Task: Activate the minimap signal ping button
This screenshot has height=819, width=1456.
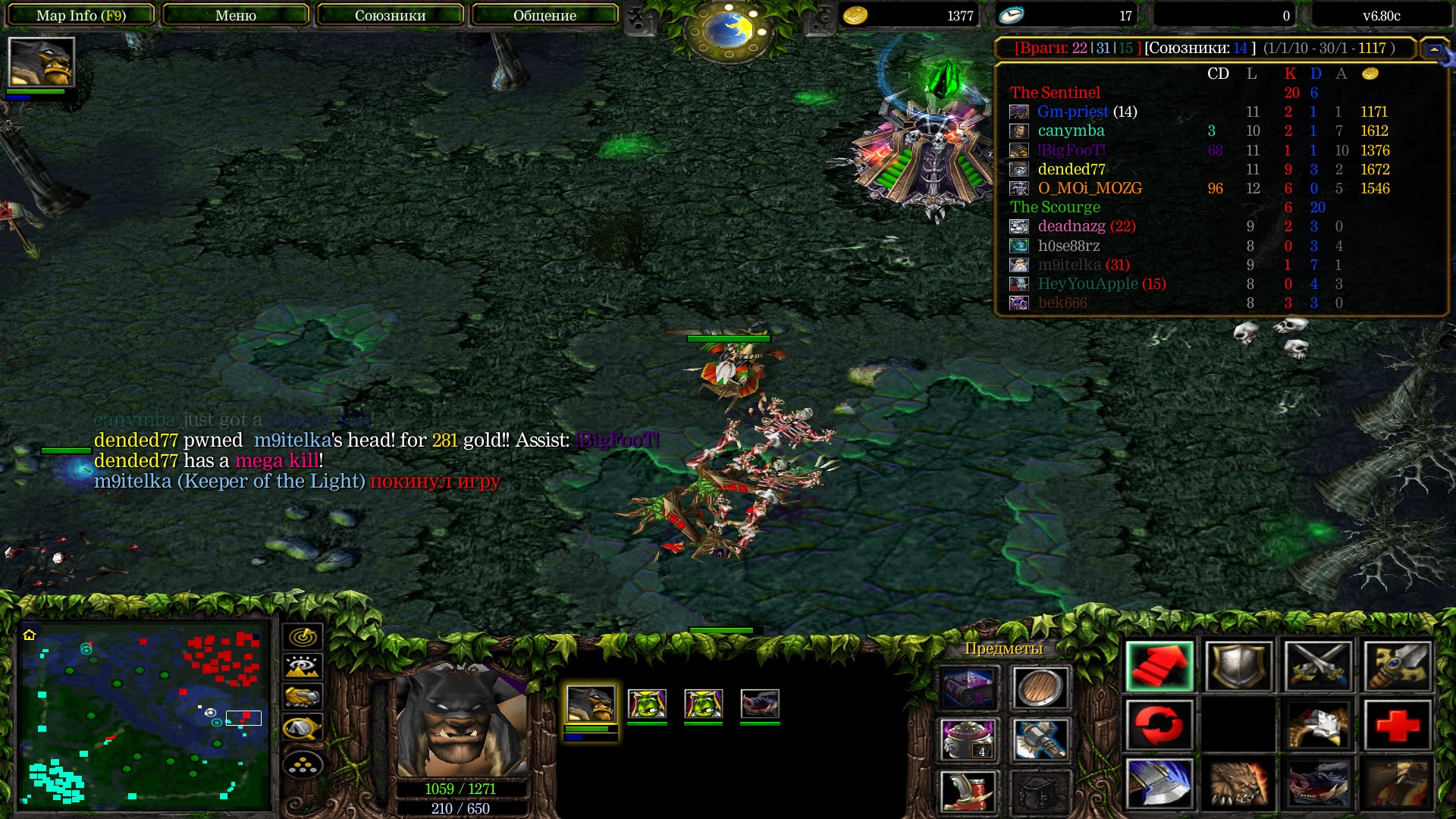Action: 303,636
